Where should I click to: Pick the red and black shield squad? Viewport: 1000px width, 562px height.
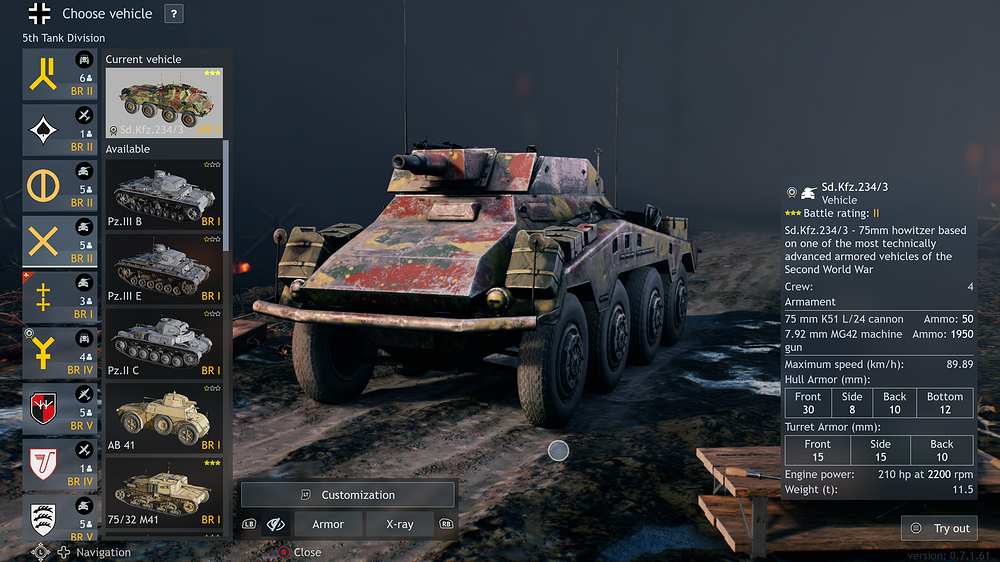pos(61,410)
